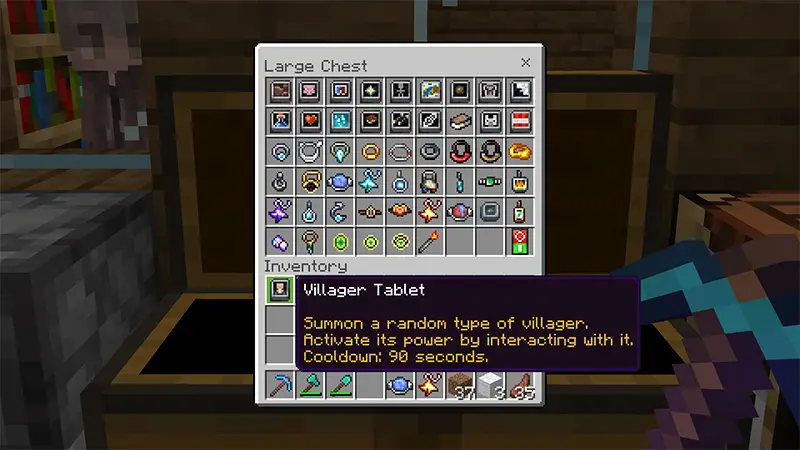Pick up the meat stack of 35
Viewport: 800px width, 450px height.
(521, 386)
